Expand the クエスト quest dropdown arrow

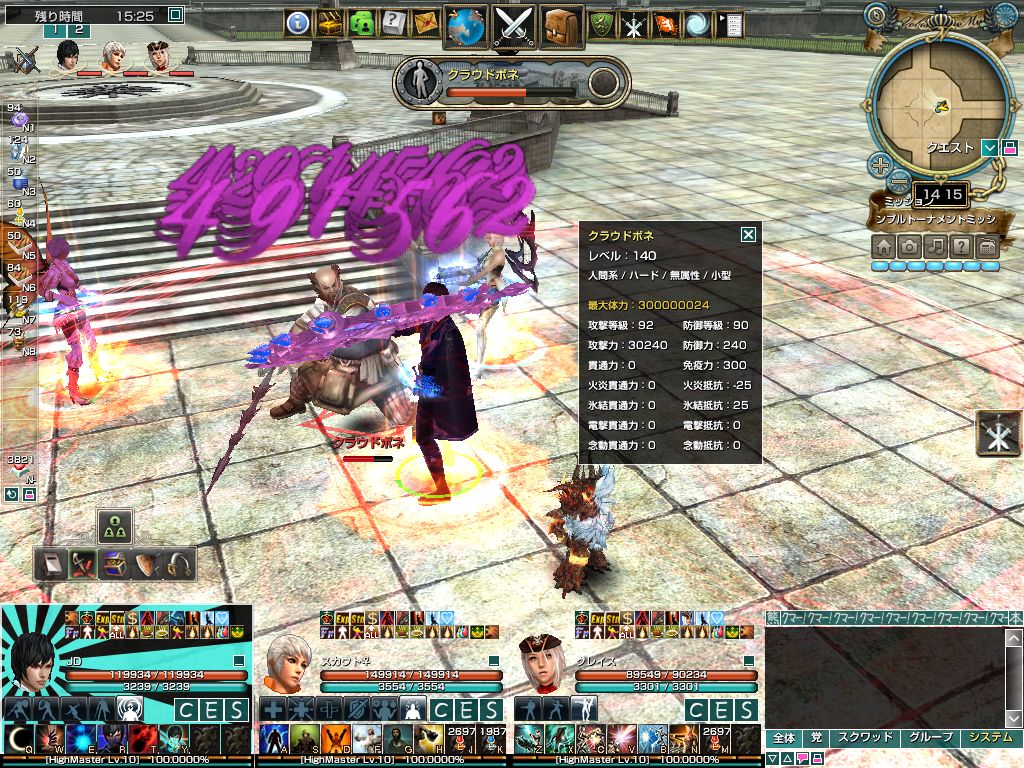pyautogui.click(x=990, y=148)
